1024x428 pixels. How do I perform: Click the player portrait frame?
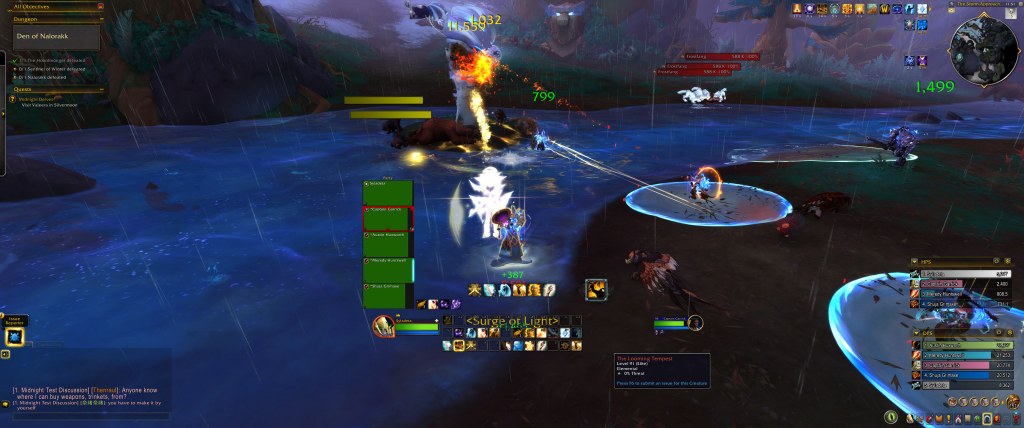coord(384,325)
